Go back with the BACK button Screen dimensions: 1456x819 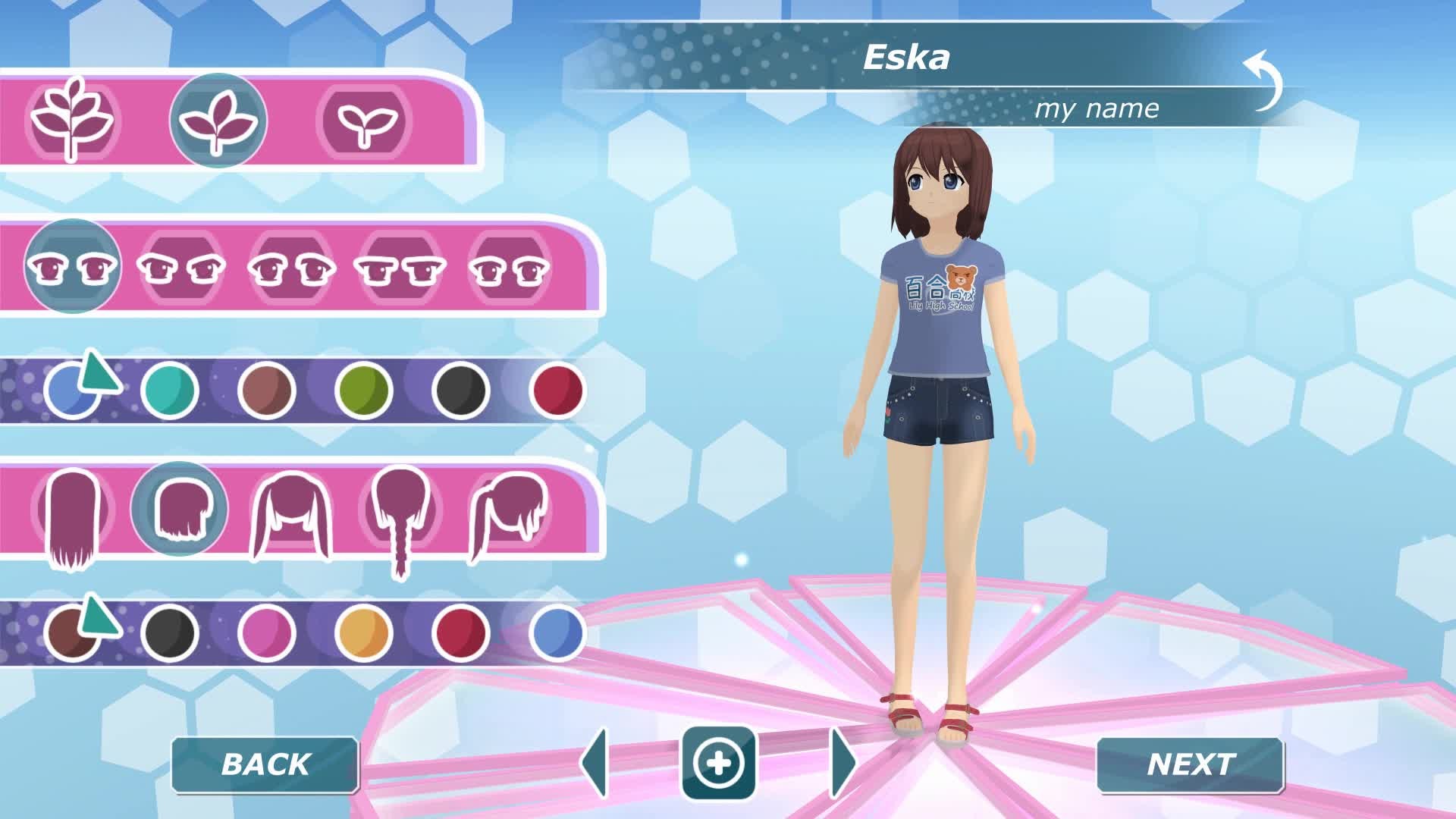coord(265,764)
